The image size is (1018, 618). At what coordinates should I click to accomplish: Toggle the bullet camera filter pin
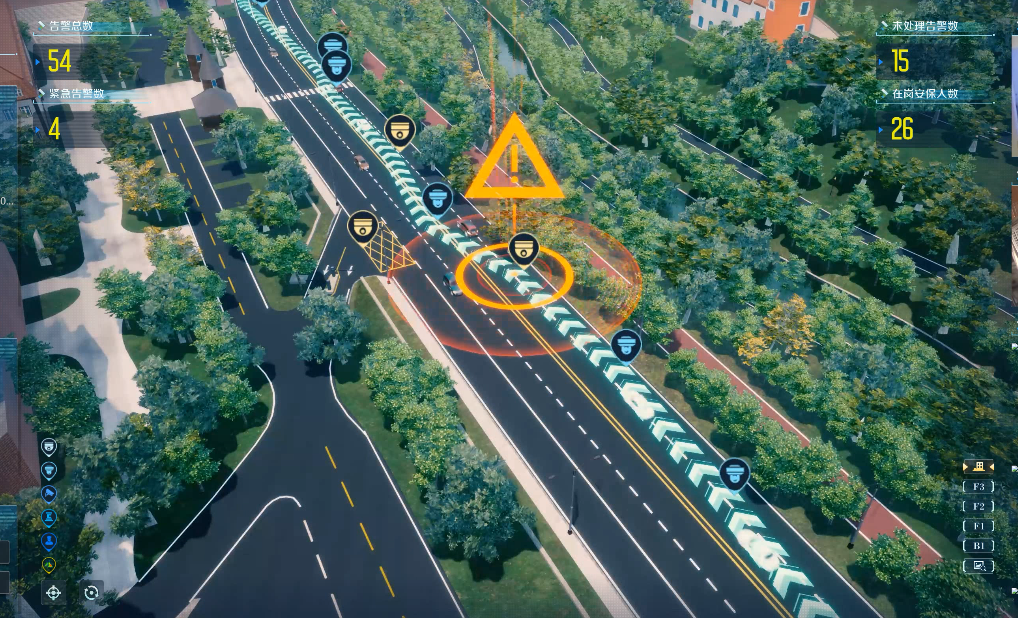coord(49,493)
